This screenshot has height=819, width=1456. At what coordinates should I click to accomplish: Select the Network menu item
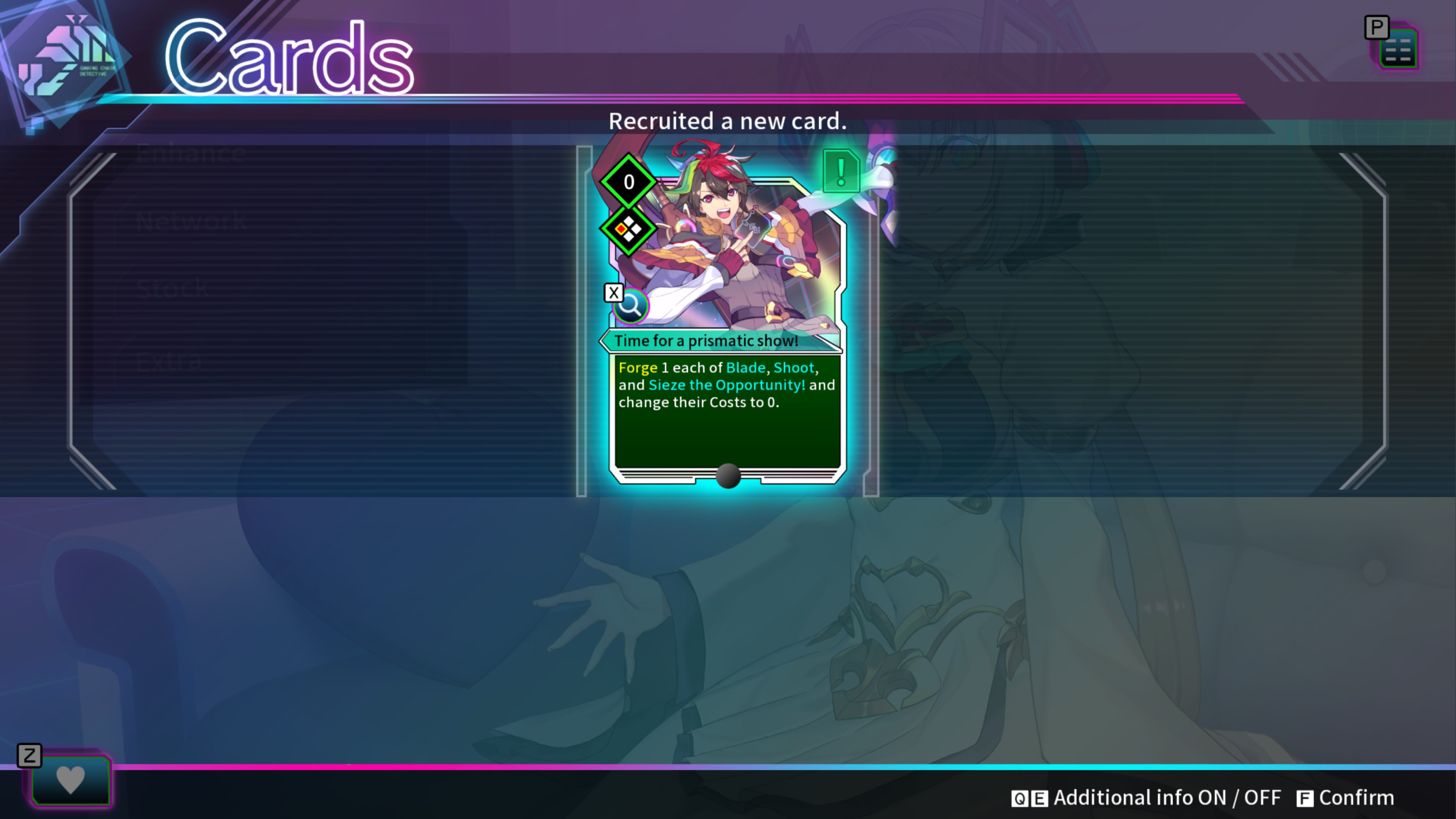click(x=191, y=220)
